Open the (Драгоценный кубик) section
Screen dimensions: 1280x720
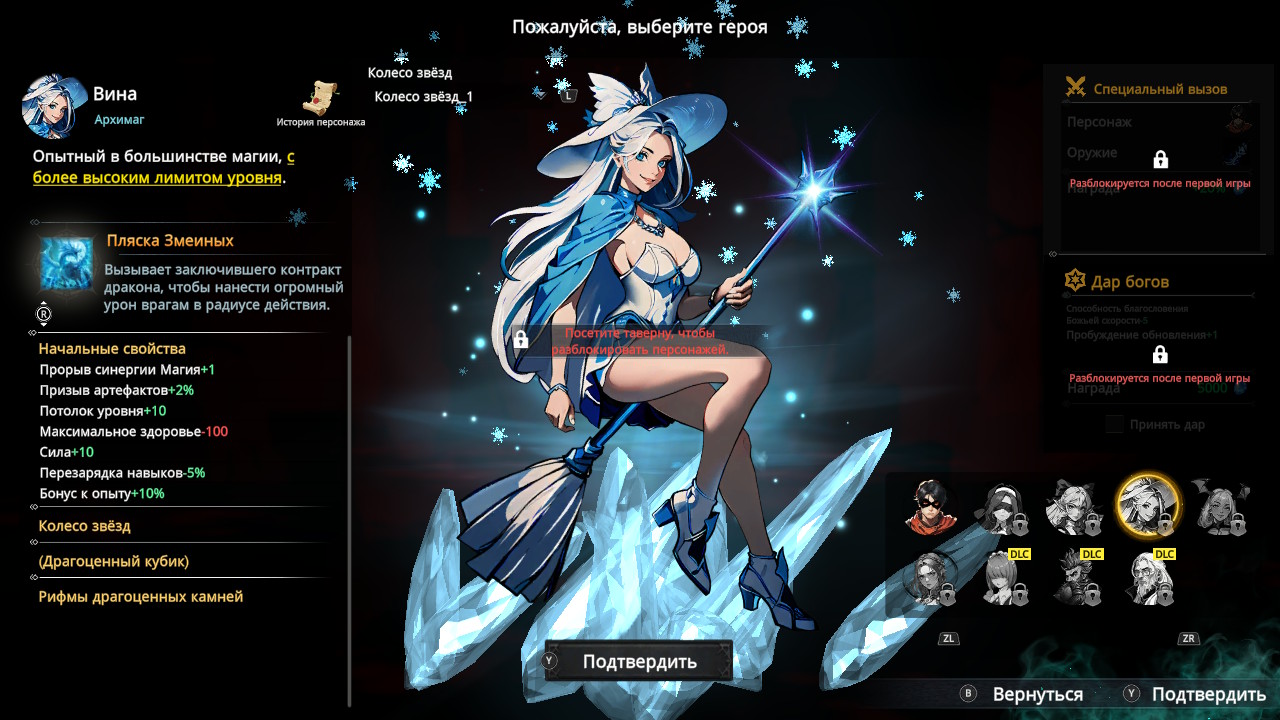(114, 562)
